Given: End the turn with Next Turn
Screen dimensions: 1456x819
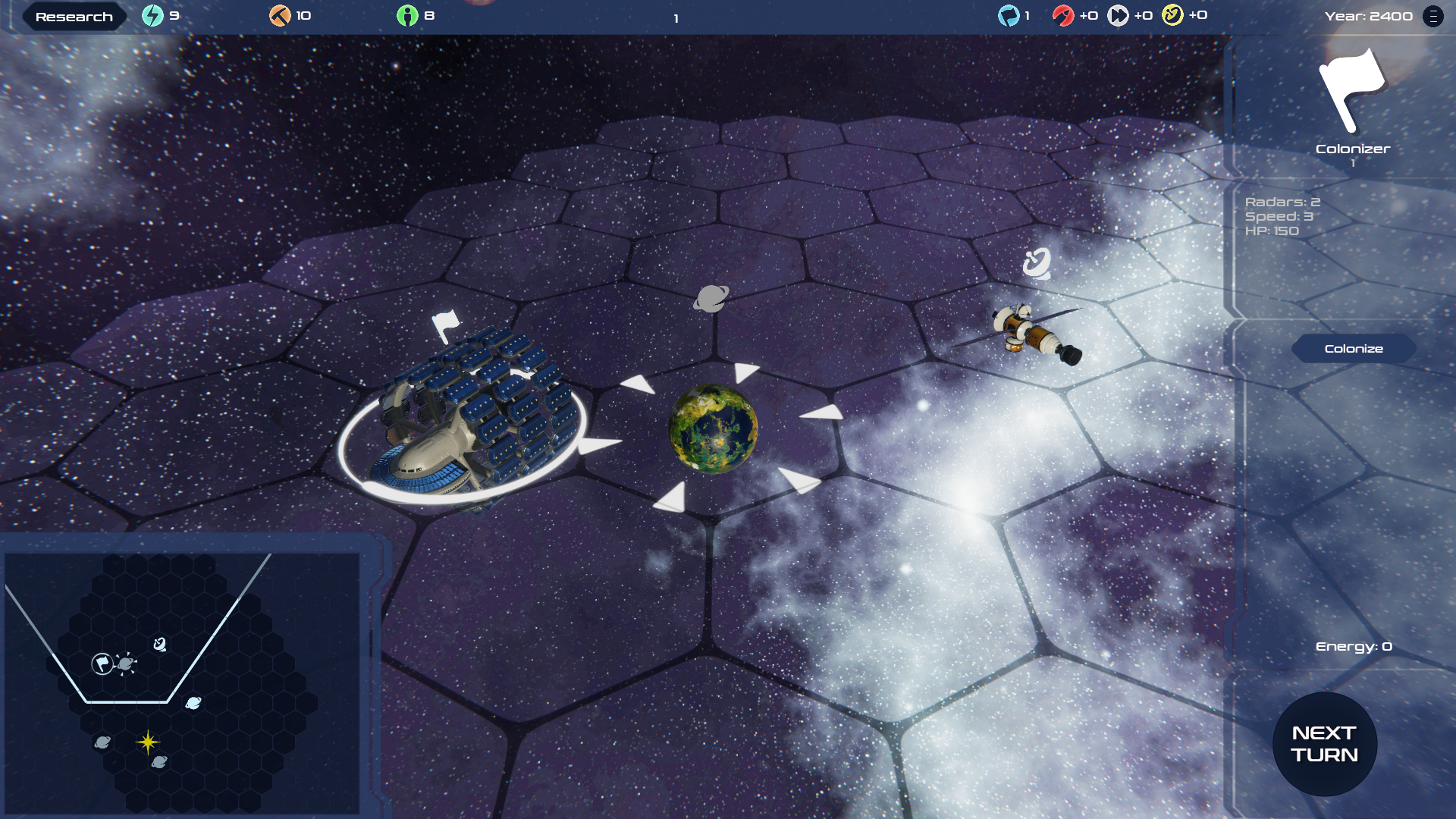Looking at the screenshot, I should coord(1324,744).
